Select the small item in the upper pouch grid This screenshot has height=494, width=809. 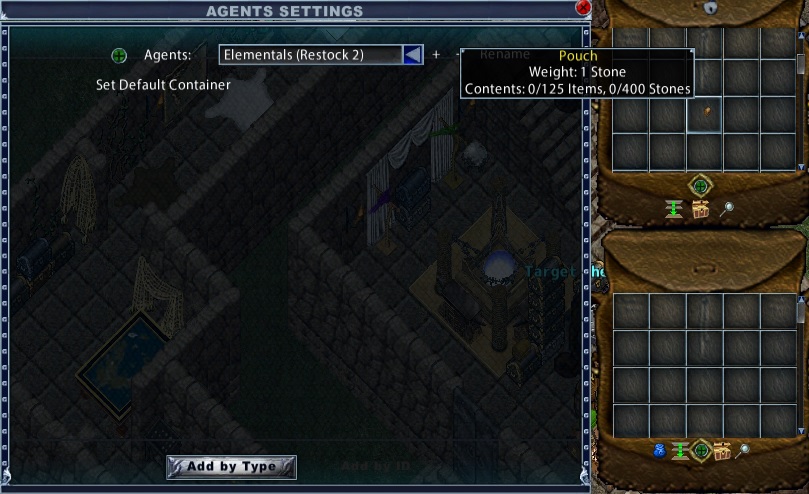pyautogui.click(x=704, y=111)
